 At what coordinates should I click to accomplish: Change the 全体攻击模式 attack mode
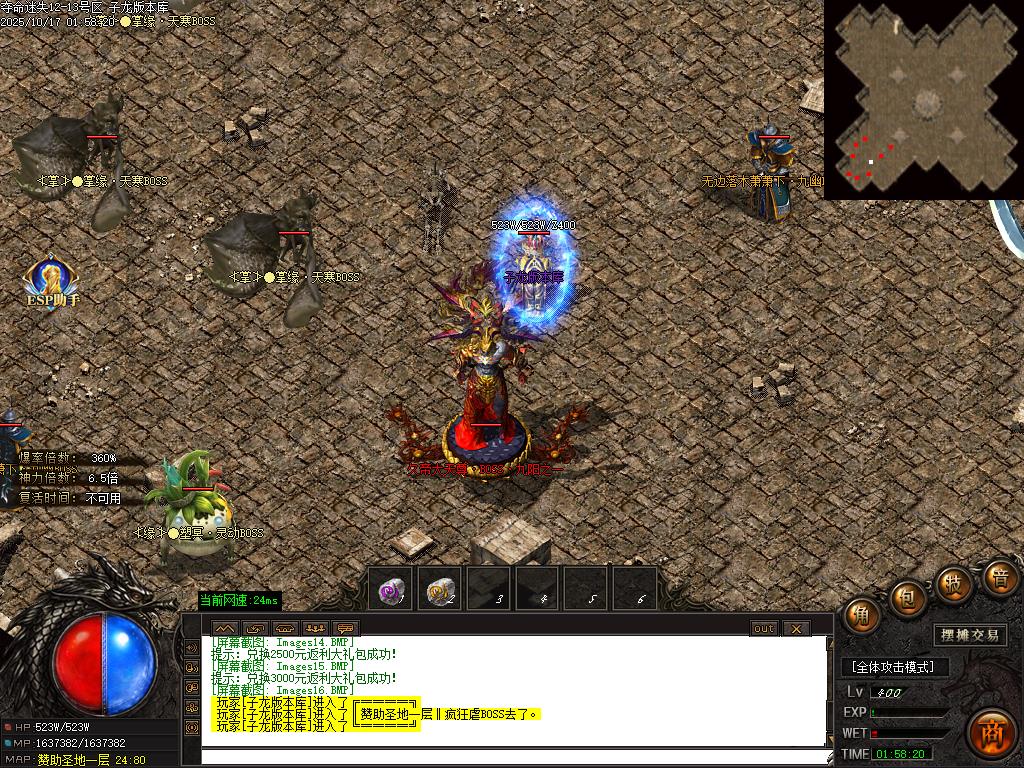(892, 667)
